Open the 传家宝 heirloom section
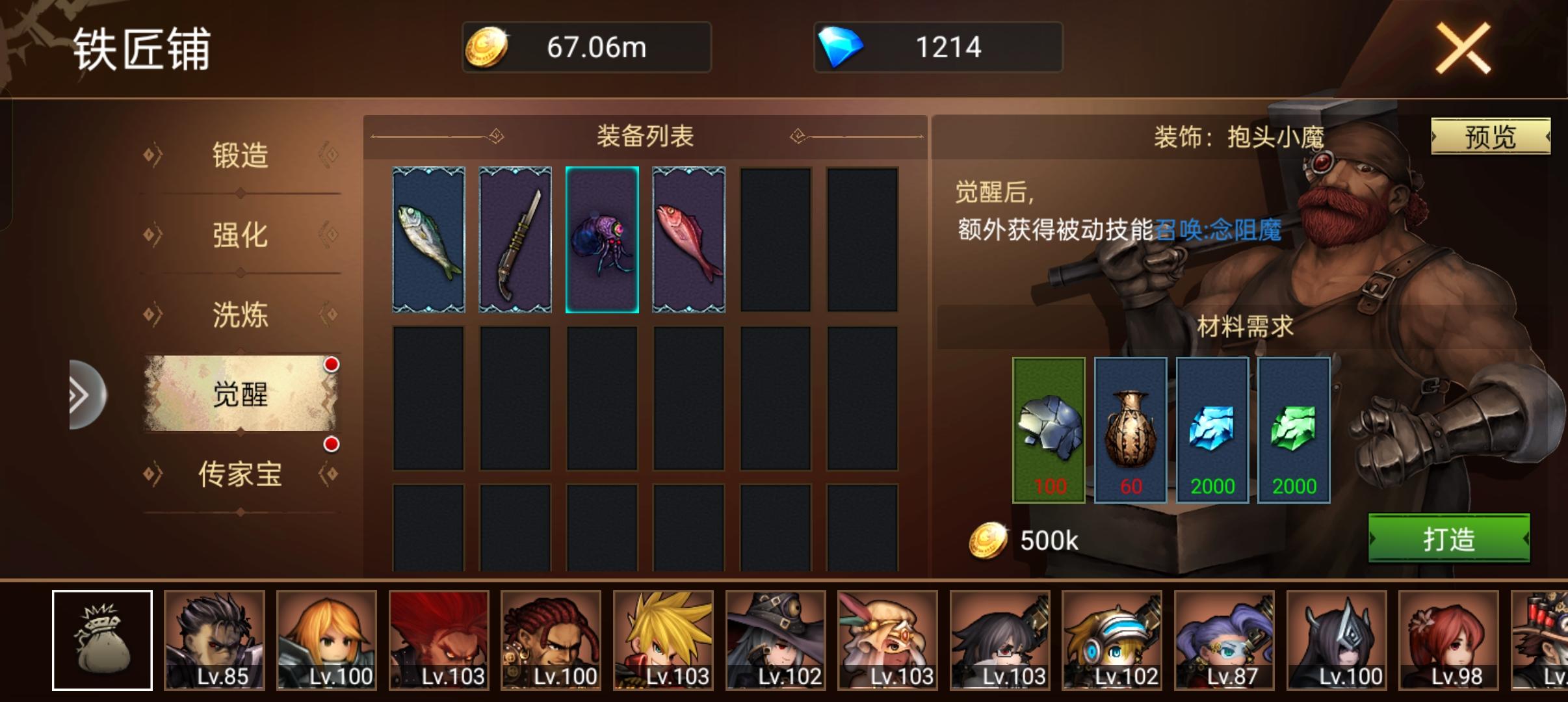1568x702 pixels. (241, 476)
